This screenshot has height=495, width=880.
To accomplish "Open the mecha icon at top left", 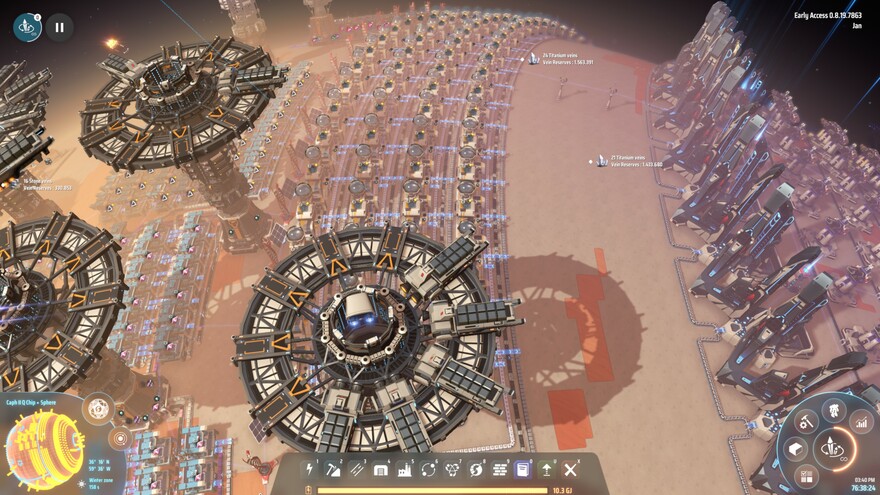I will tap(27, 27).
